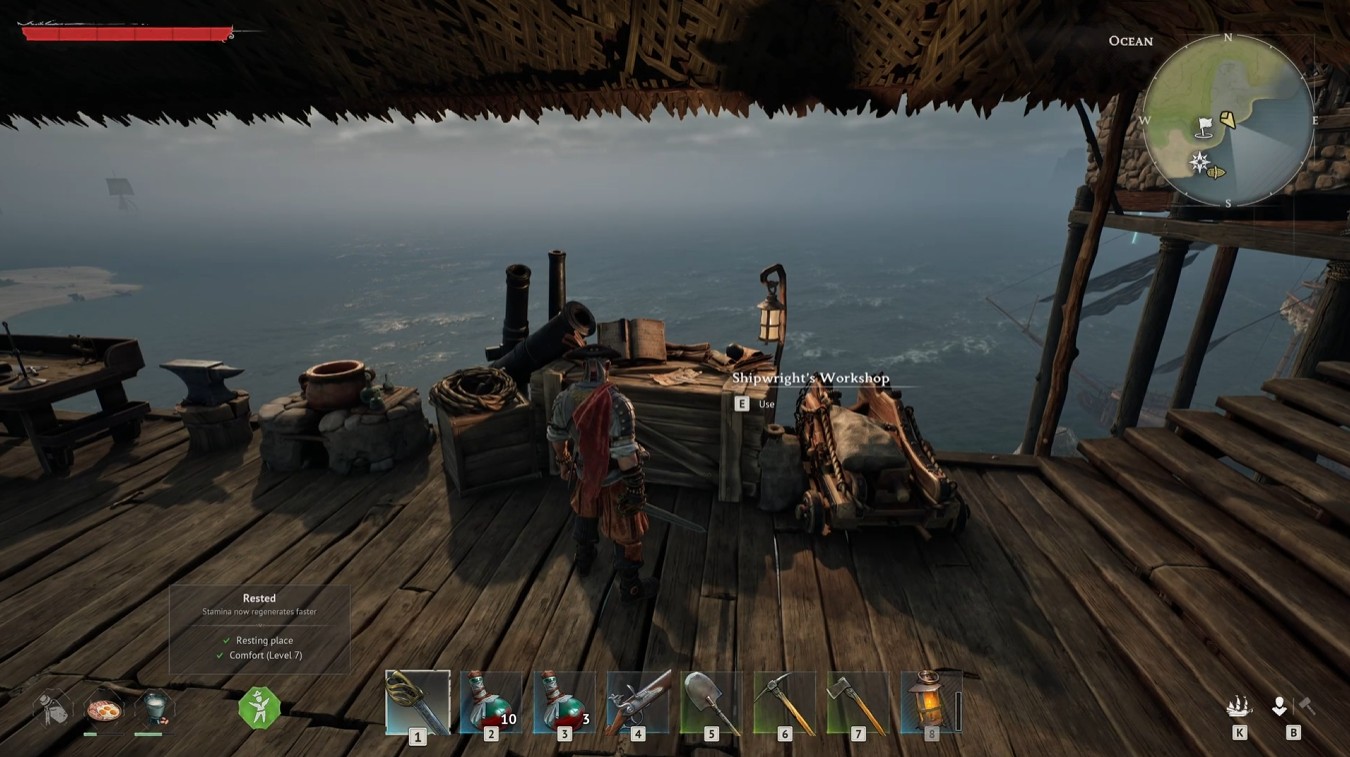Select the potion stack of 3
Screen dimensions: 1350x757
[x=564, y=702]
